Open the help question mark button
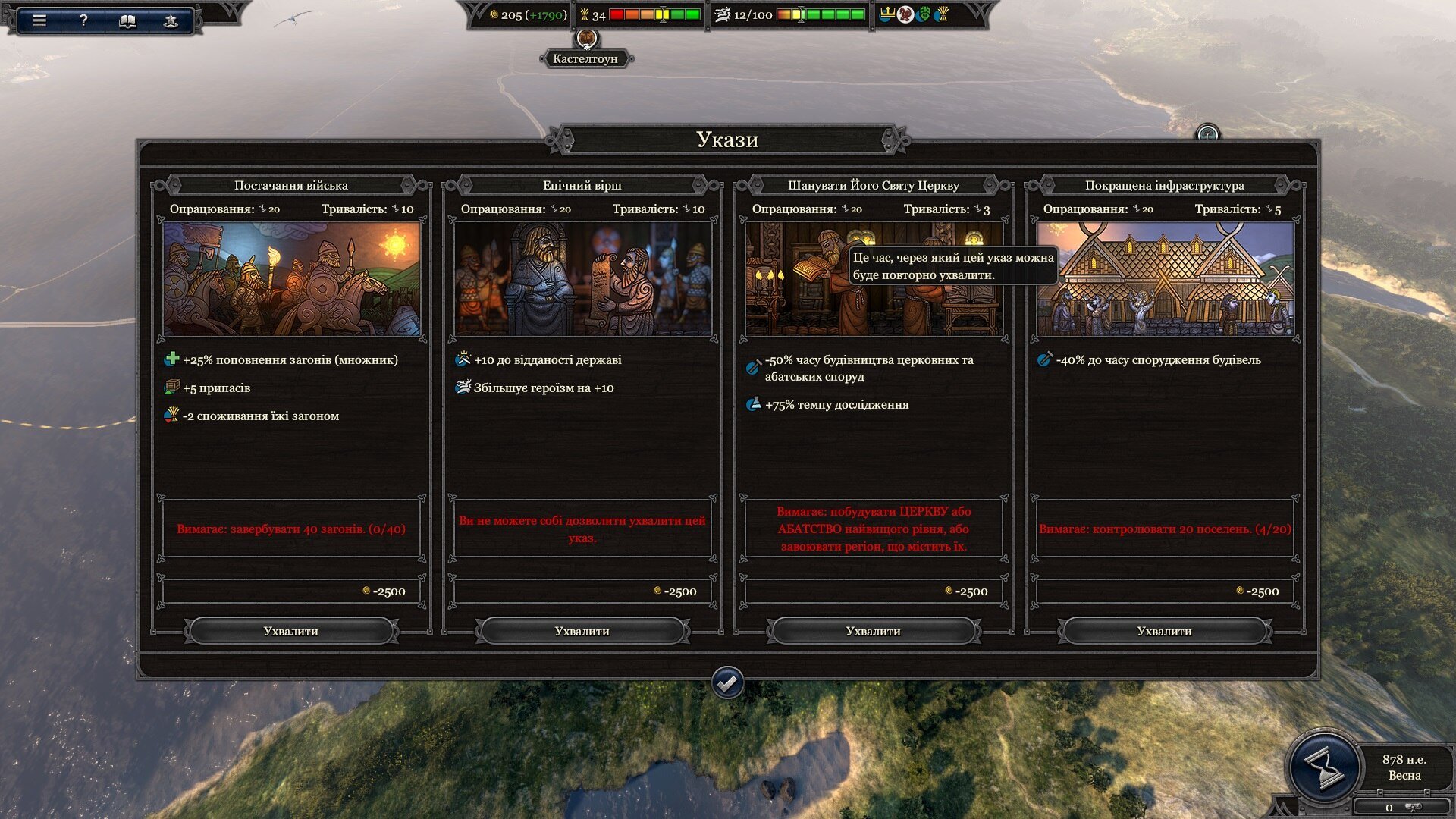The width and height of the screenshot is (1456, 819). pos(83,20)
